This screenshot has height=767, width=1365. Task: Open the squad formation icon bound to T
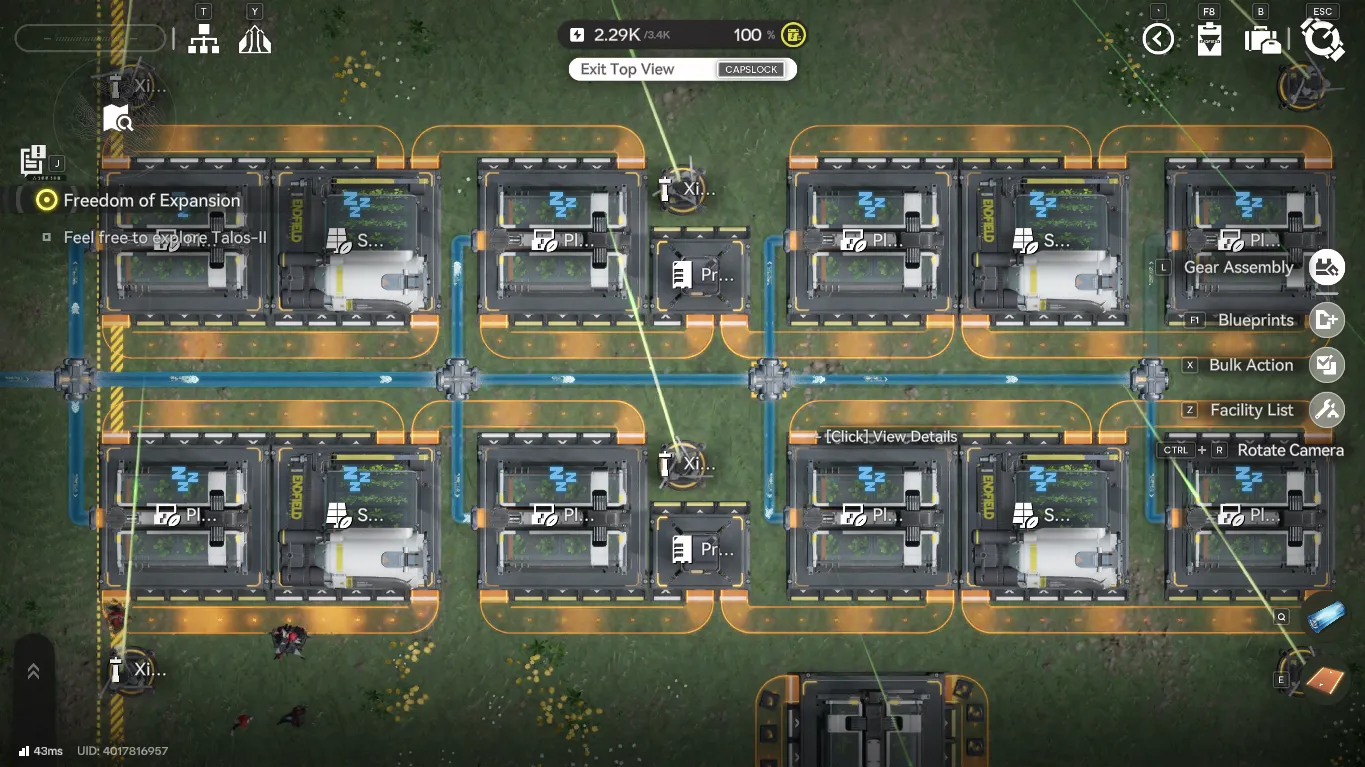pos(204,38)
